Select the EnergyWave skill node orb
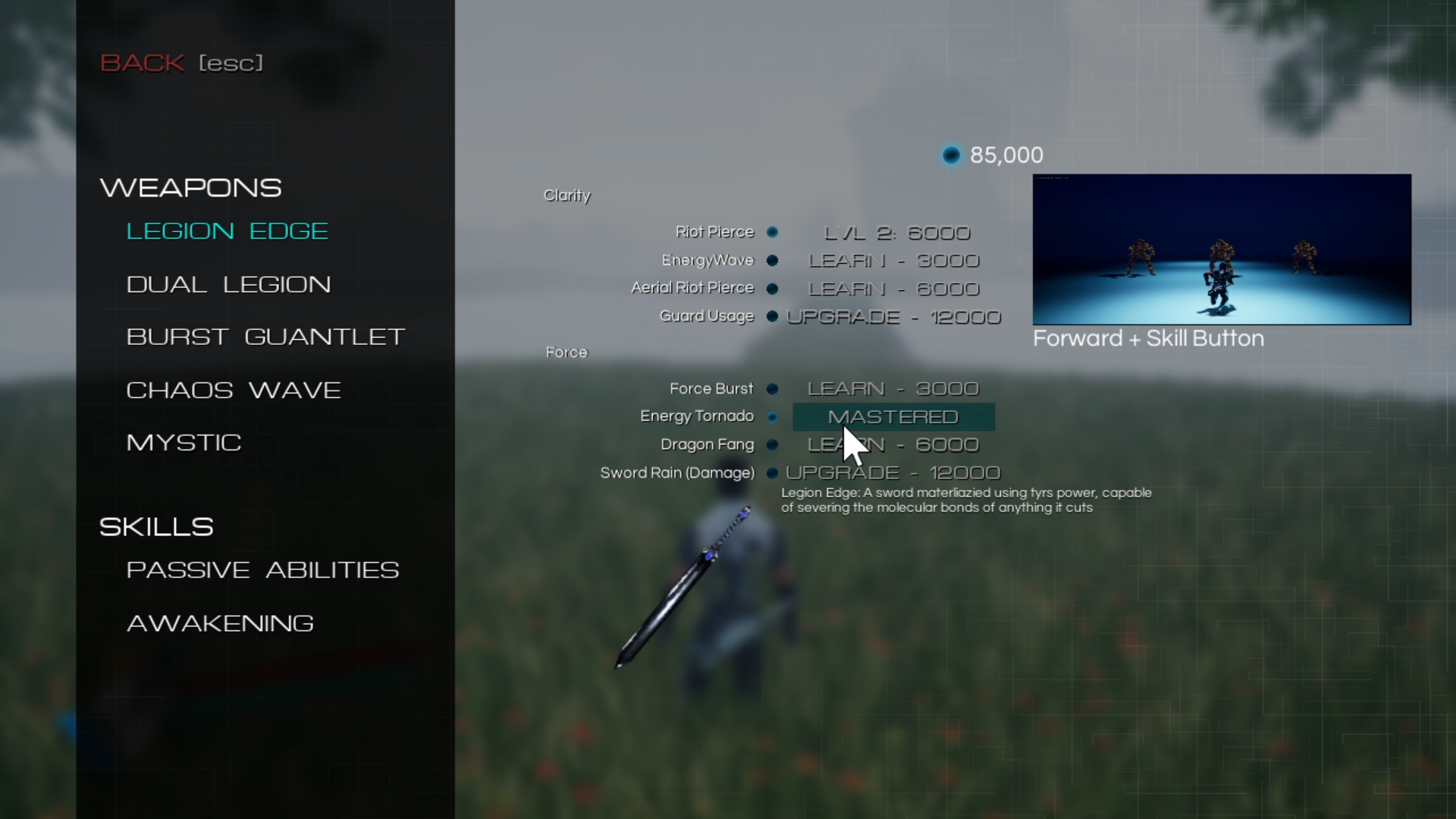The image size is (1456, 819). pyautogui.click(x=773, y=261)
